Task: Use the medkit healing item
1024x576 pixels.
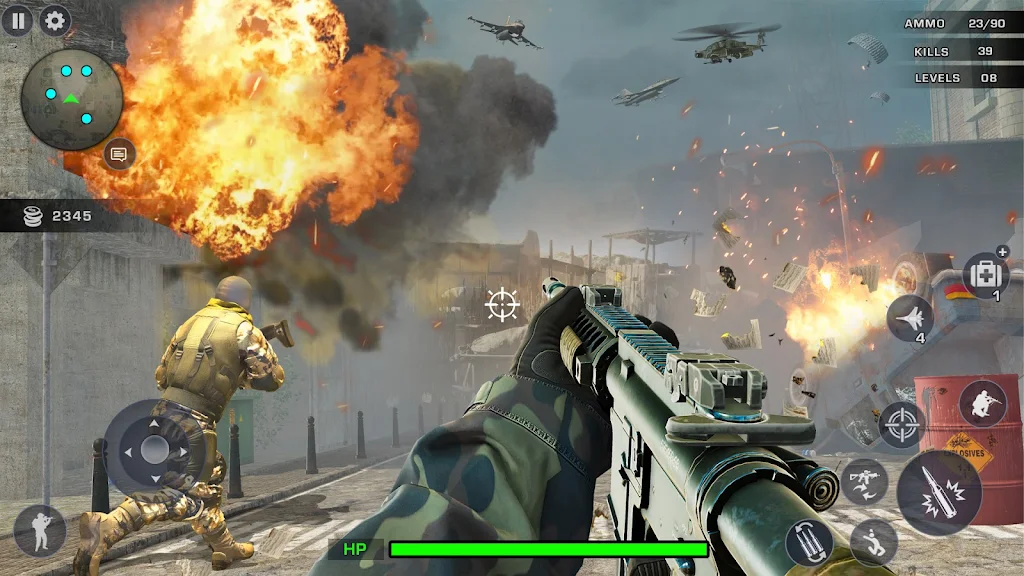Action: tap(985, 275)
